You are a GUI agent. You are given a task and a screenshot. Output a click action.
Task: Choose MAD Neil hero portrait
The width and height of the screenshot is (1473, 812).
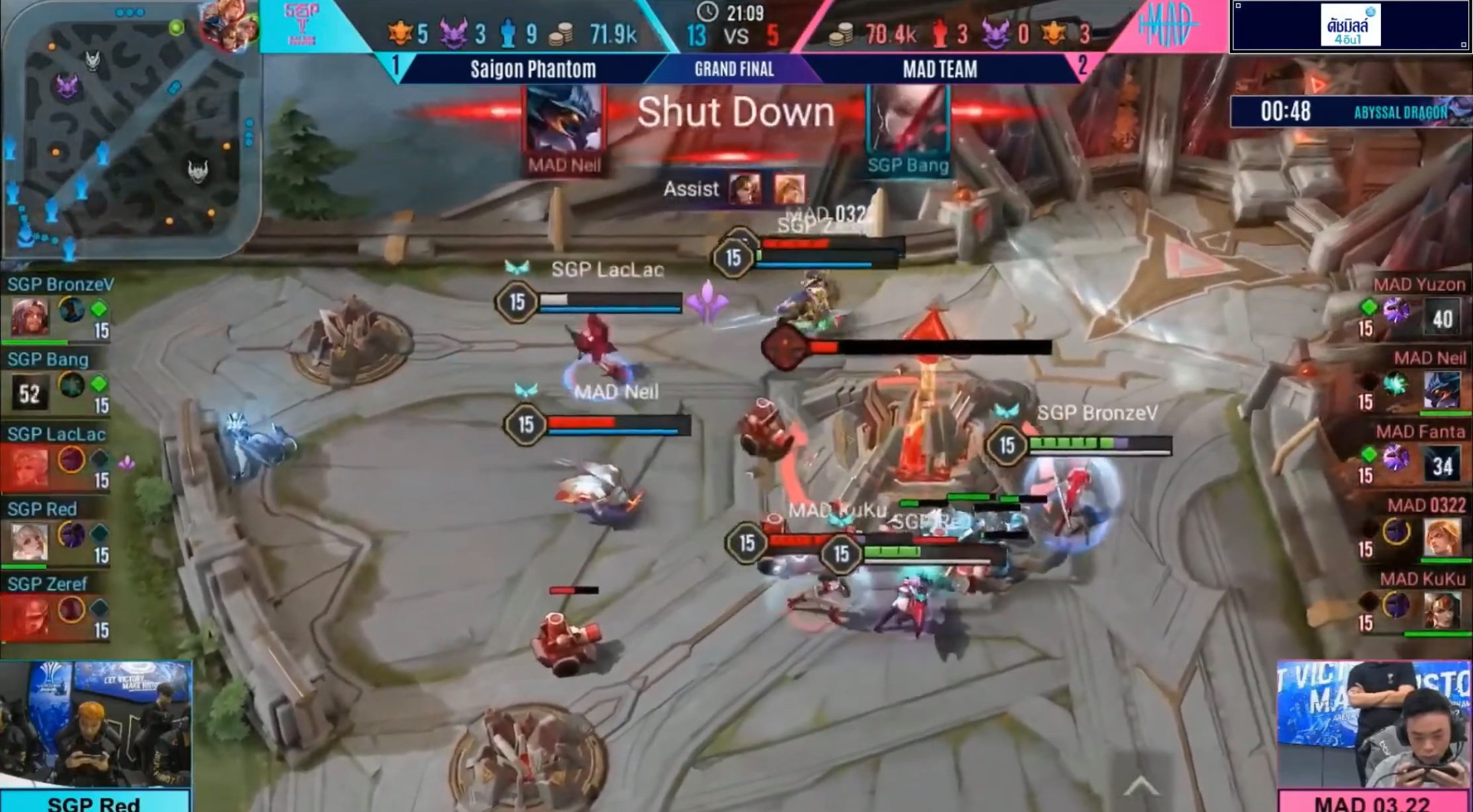point(1442,389)
